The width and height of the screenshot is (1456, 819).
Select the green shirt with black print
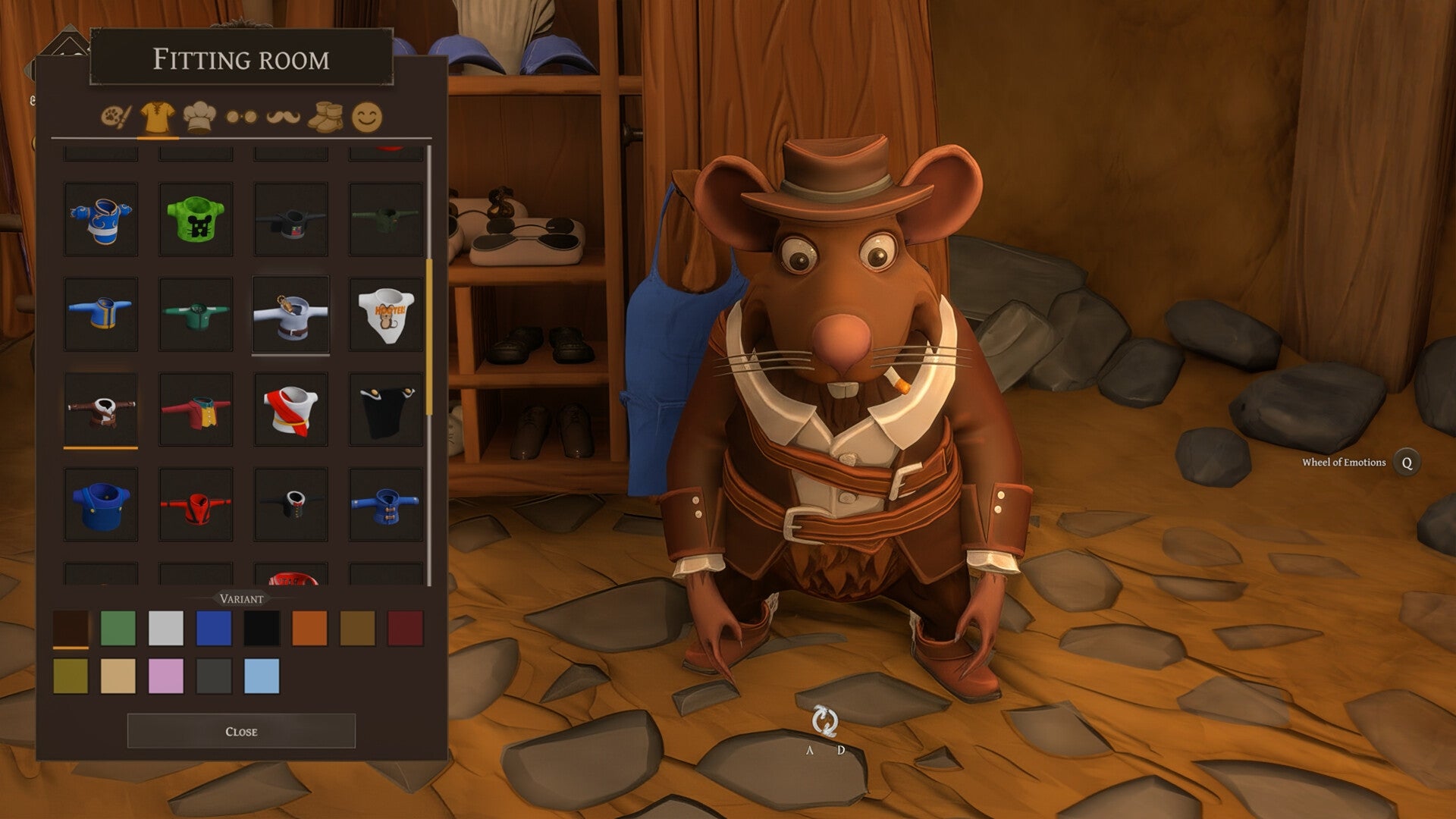tap(195, 219)
